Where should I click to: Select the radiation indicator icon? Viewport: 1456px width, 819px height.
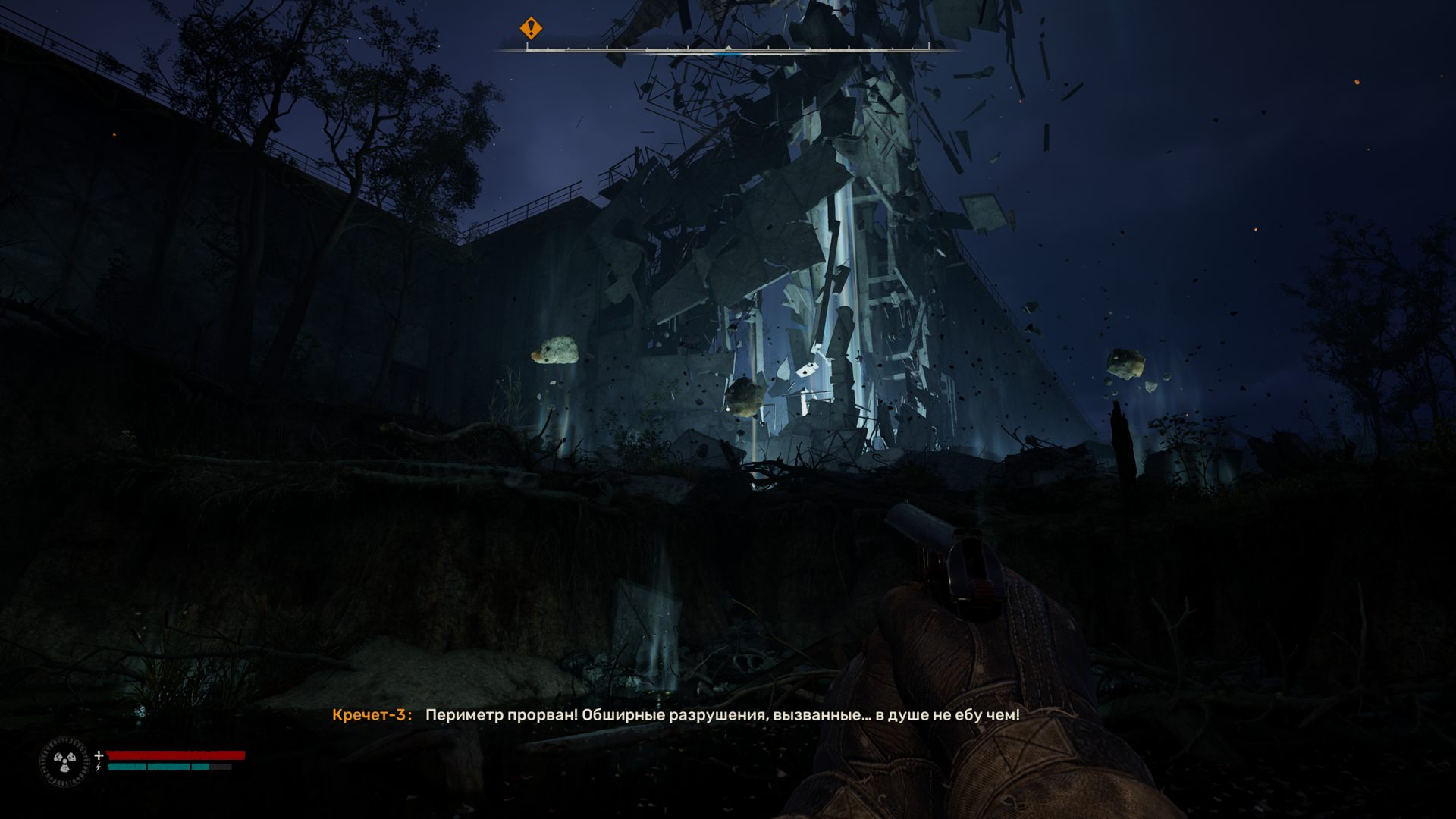point(64,761)
